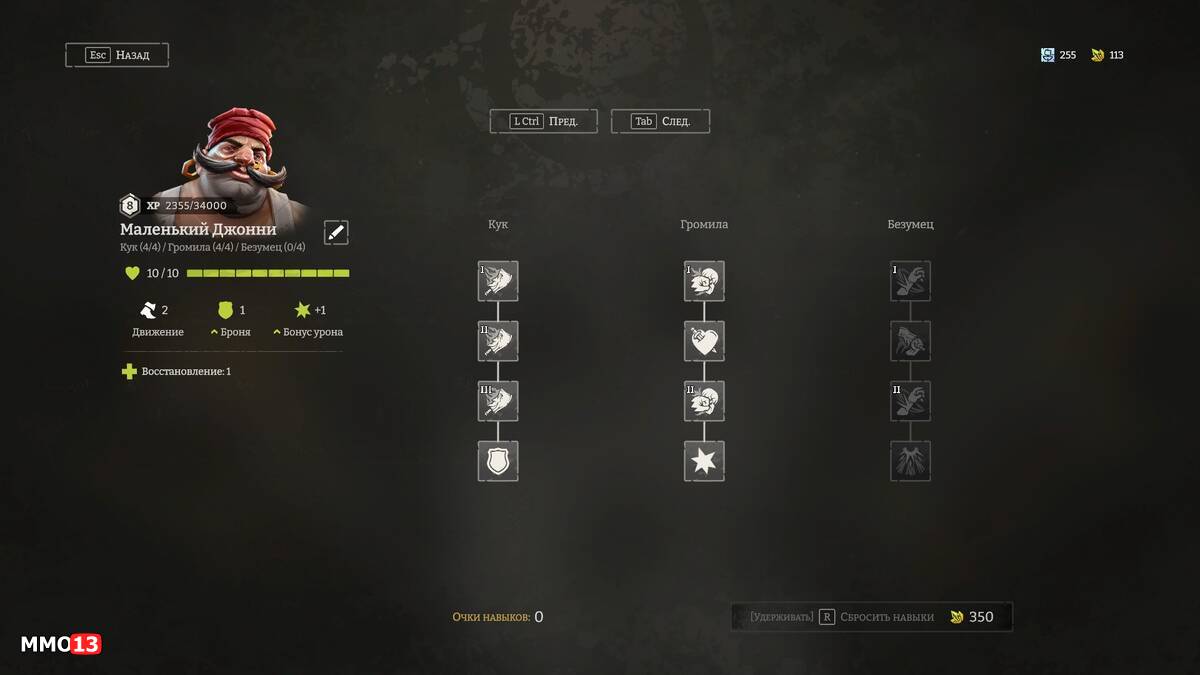The width and height of the screenshot is (1200, 675).
Task: Select the bottom locked skill under Безумец
Action: tap(910, 461)
